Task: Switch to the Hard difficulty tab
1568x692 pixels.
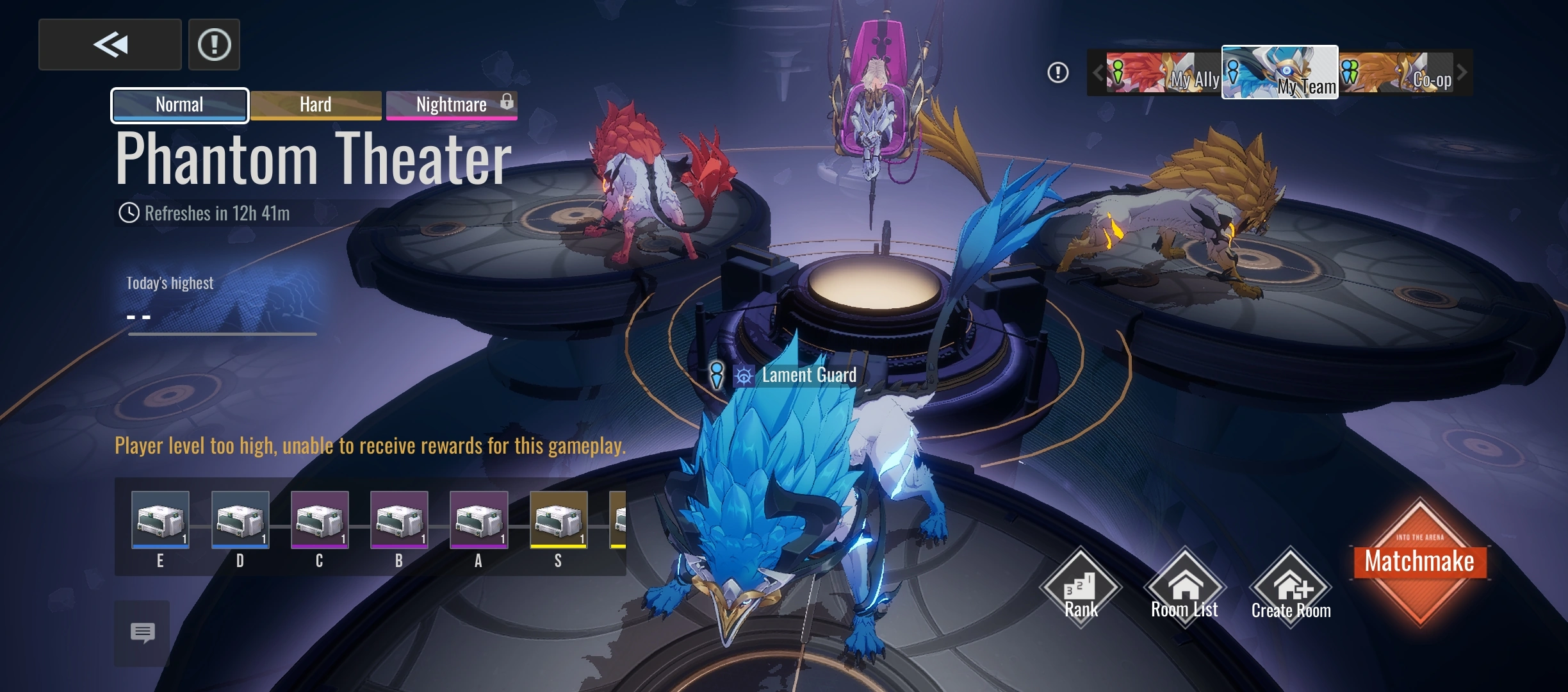Action: click(315, 104)
